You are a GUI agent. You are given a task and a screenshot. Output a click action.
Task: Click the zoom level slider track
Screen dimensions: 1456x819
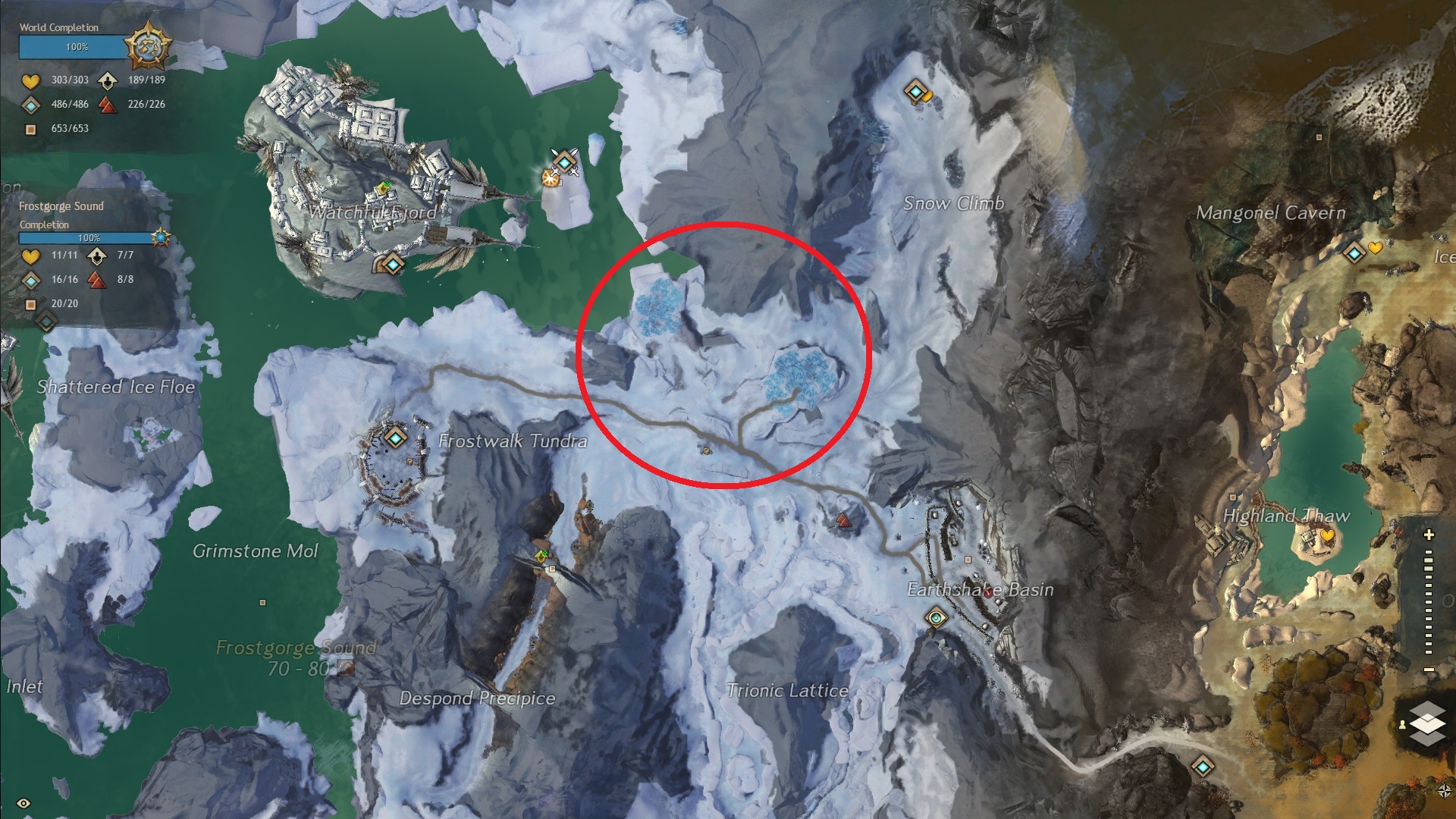[1429, 602]
